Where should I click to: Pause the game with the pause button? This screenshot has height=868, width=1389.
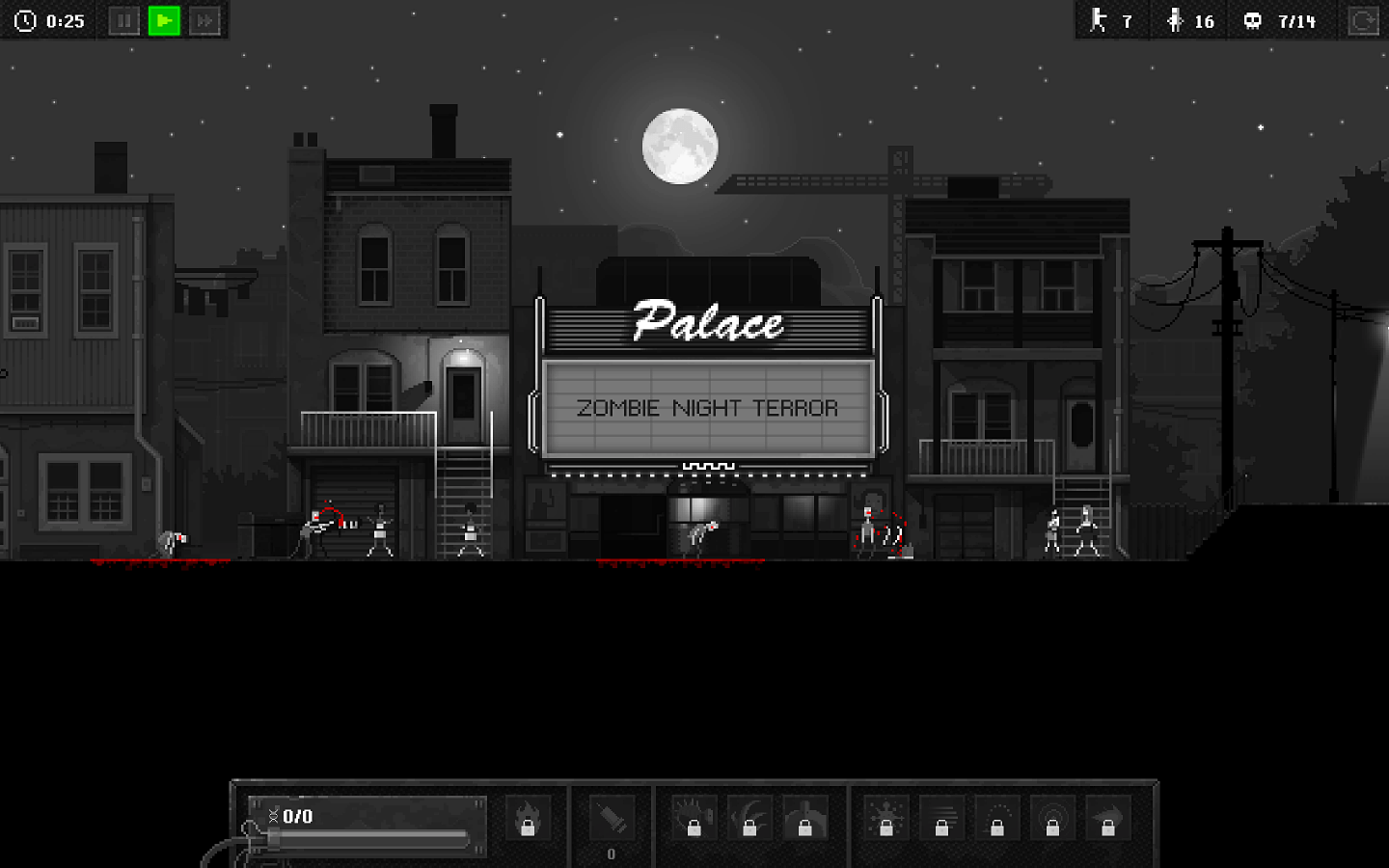click(x=123, y=20)
